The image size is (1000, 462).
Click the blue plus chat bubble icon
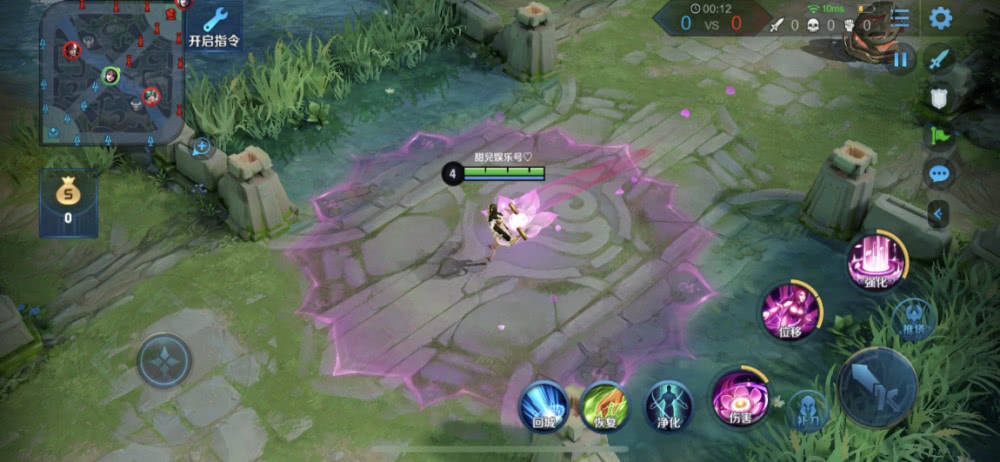201,147
